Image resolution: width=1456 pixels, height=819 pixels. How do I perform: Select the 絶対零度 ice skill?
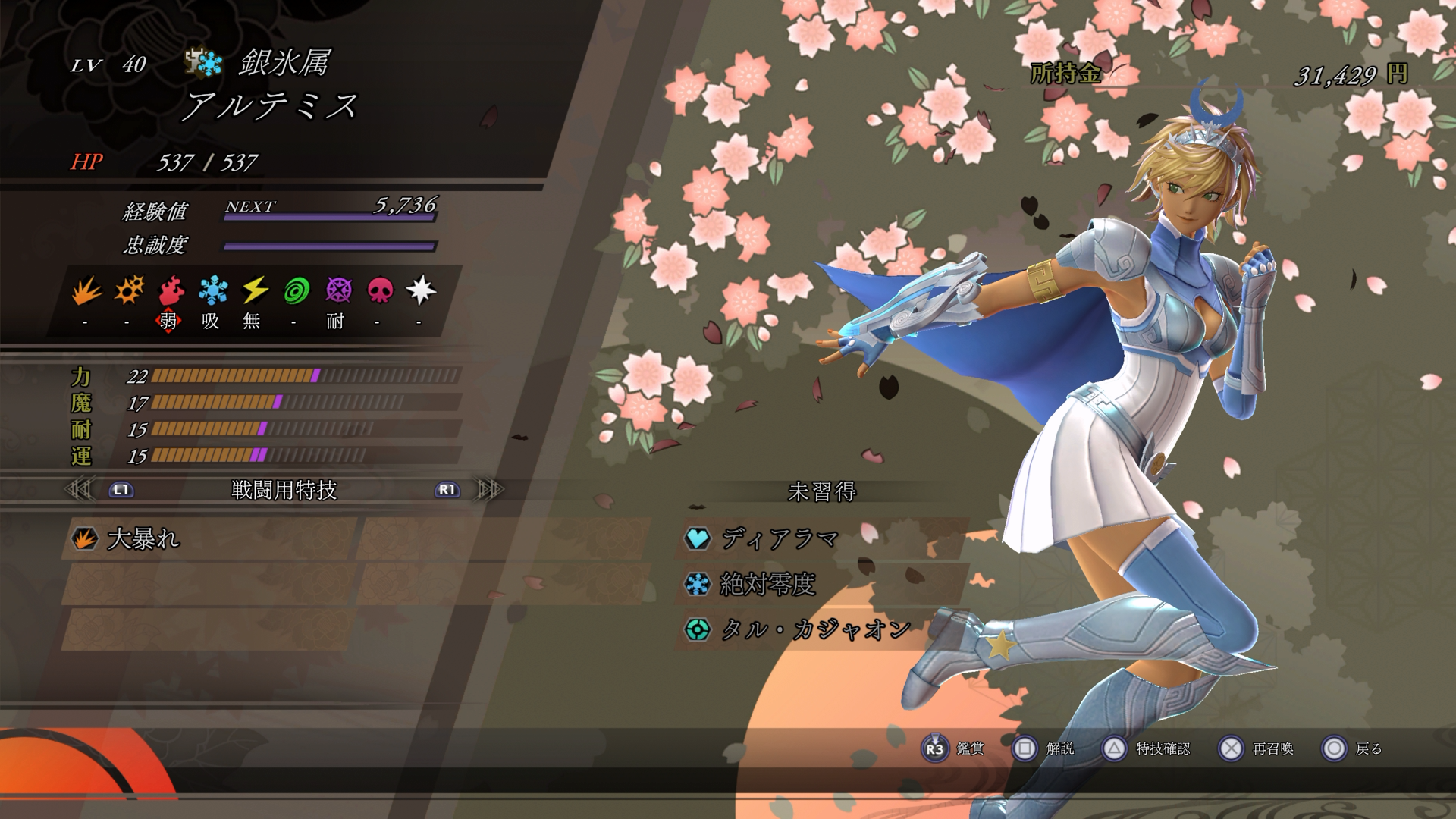[x=767, y=585]
